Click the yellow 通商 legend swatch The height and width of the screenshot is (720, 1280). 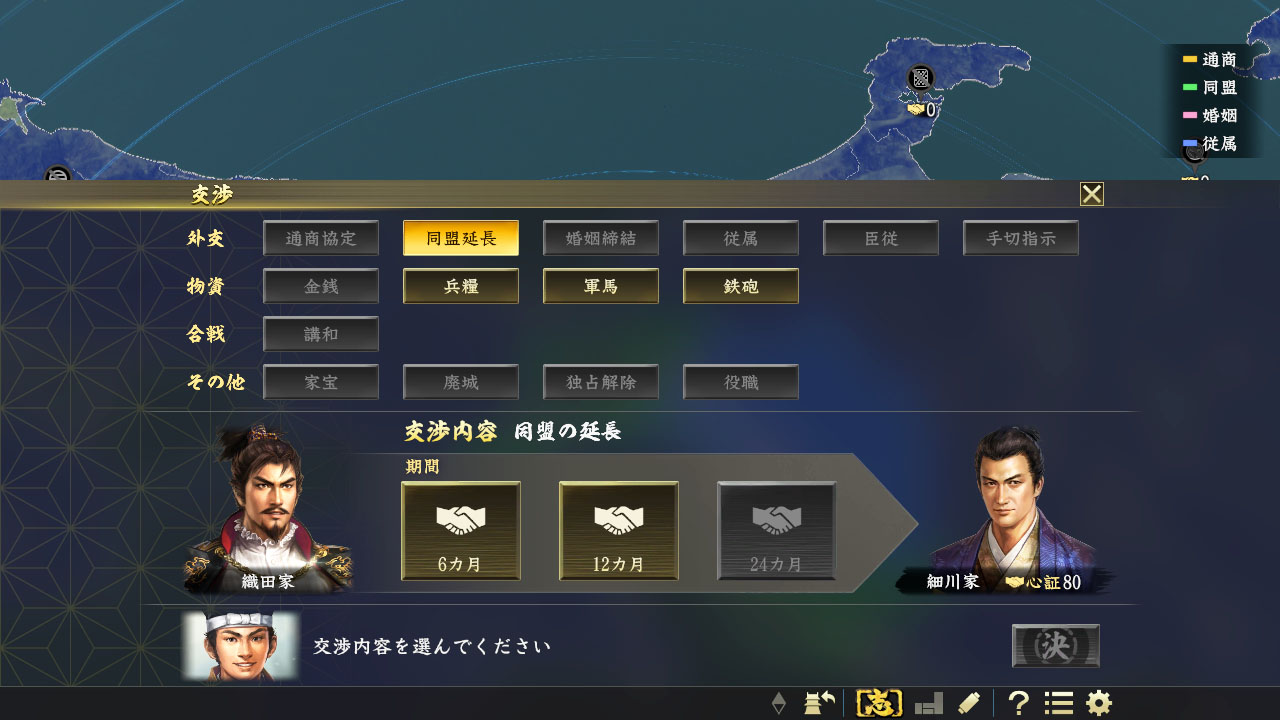1189,60
